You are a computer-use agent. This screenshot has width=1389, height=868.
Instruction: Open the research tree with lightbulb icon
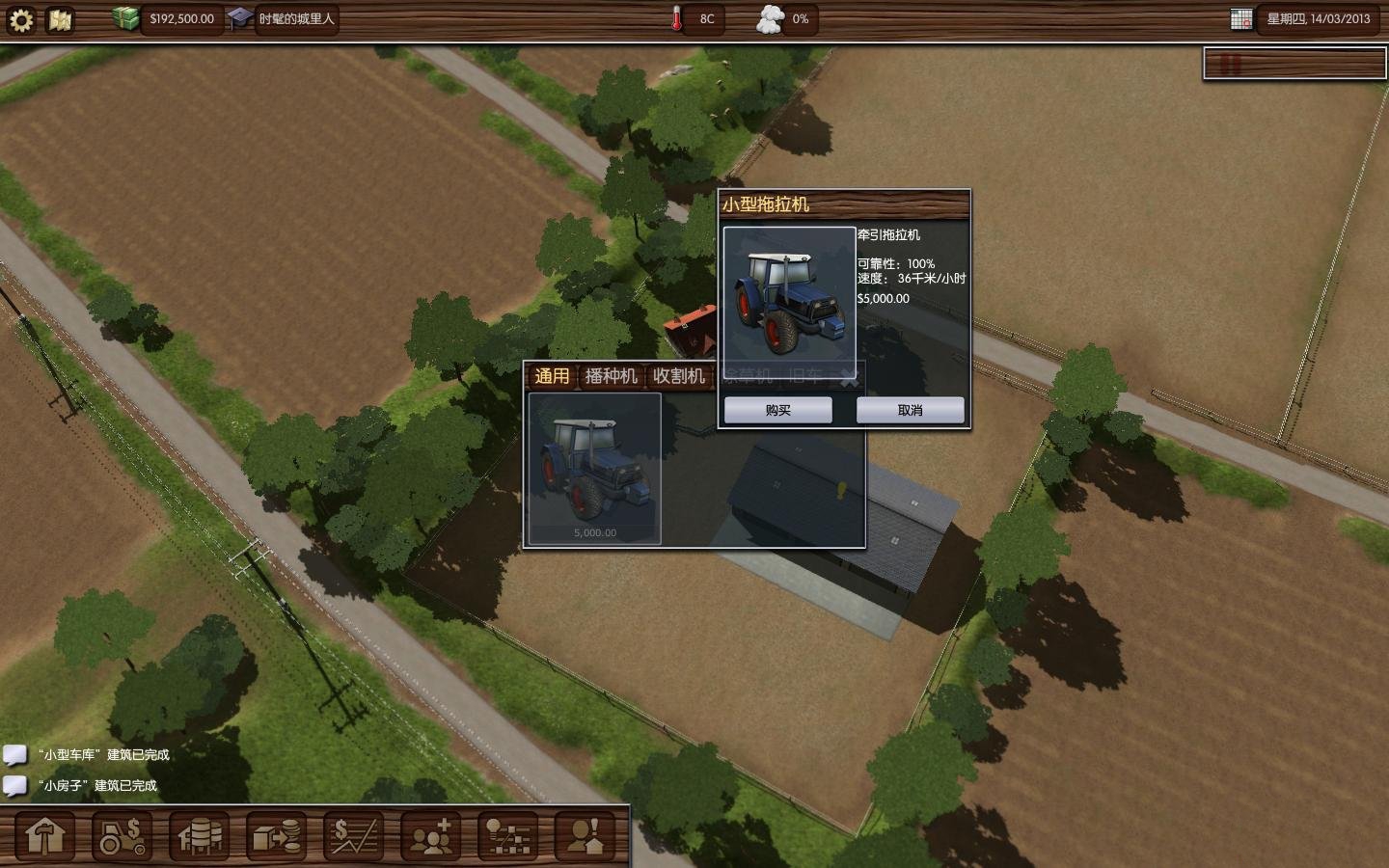pyautogui.click(x=508, y=836)
